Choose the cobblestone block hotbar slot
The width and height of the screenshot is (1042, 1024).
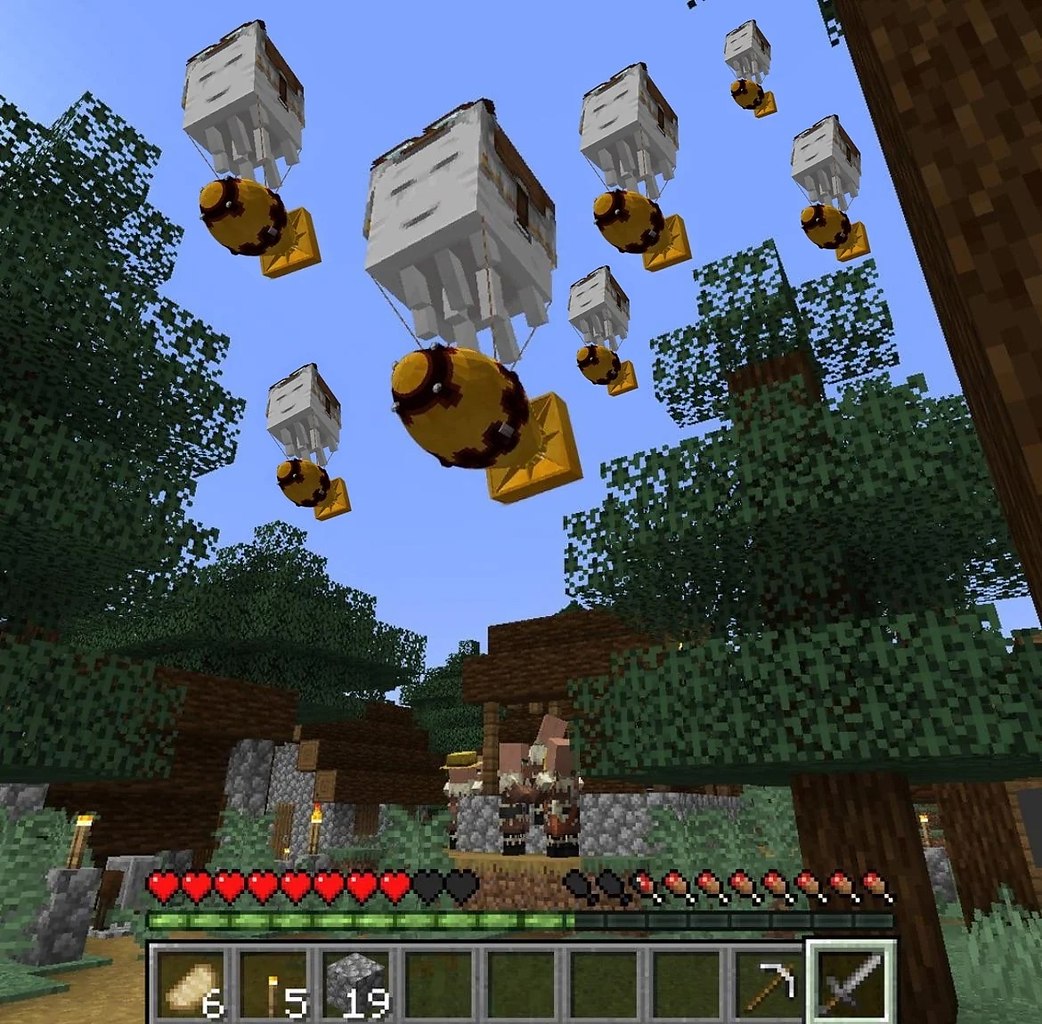[355, 984]
